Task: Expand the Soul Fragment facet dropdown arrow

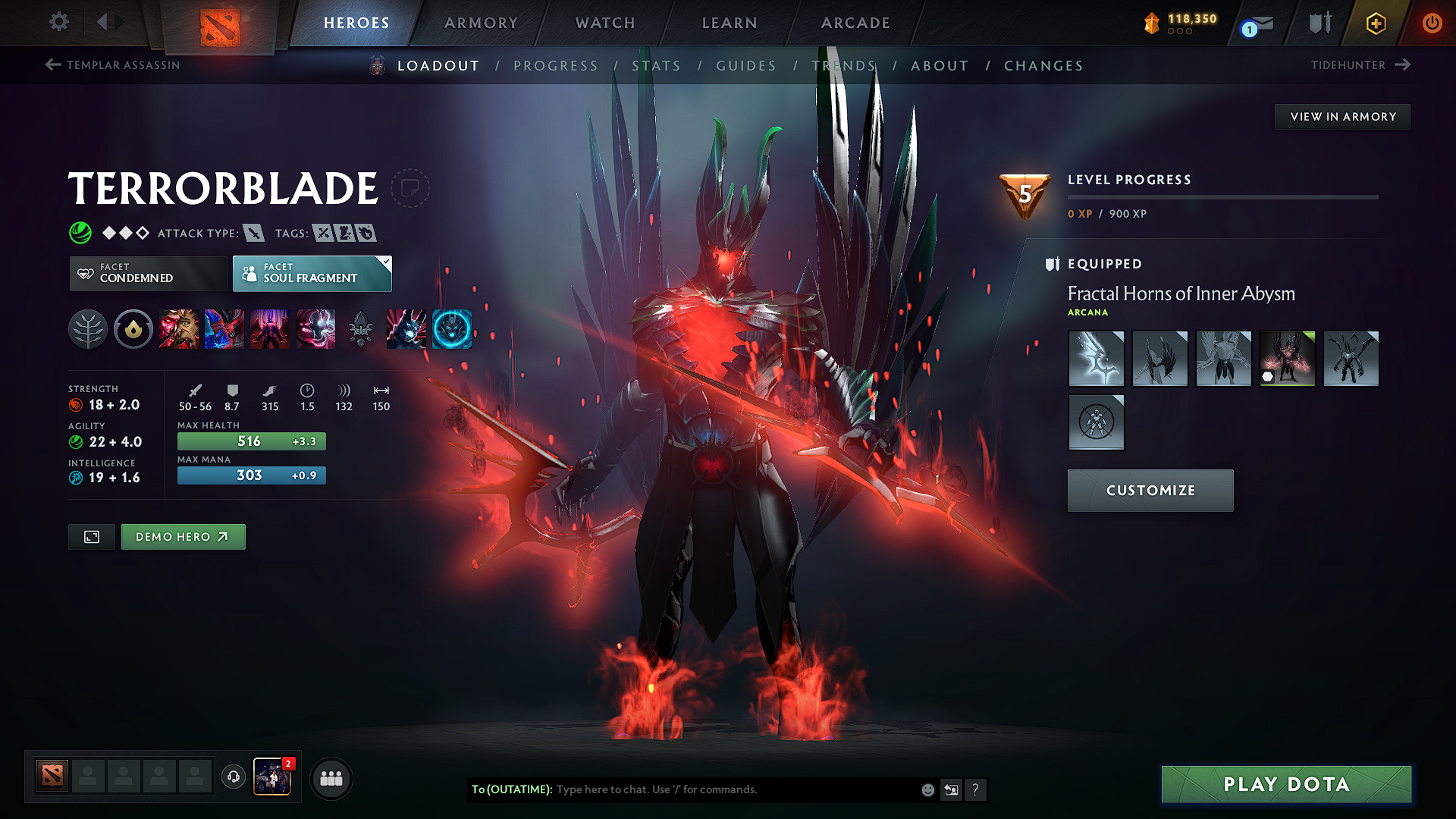Action: pyautogui.click(x=386, y=264)
